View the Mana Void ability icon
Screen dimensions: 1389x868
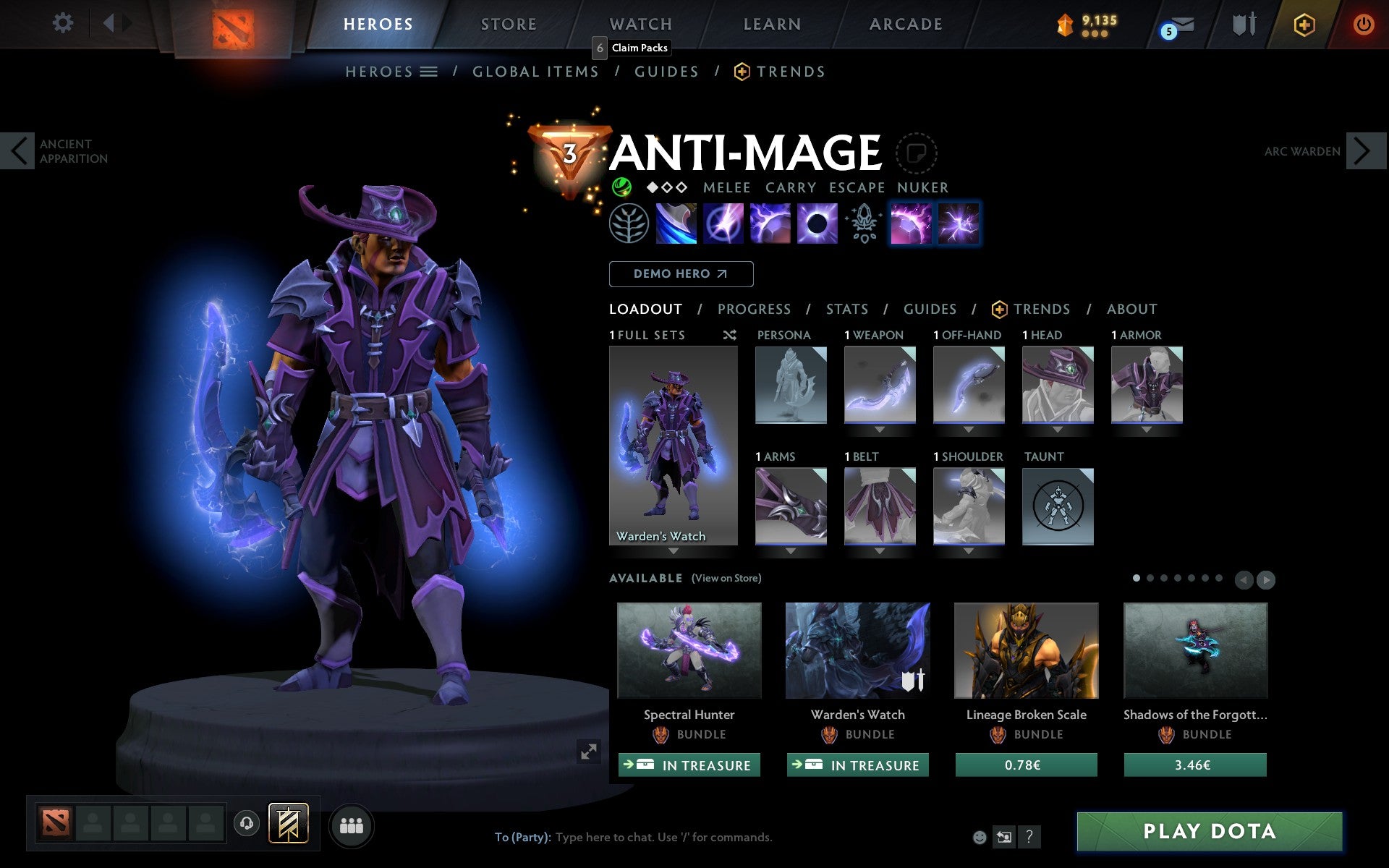click(x=816, y=224)
